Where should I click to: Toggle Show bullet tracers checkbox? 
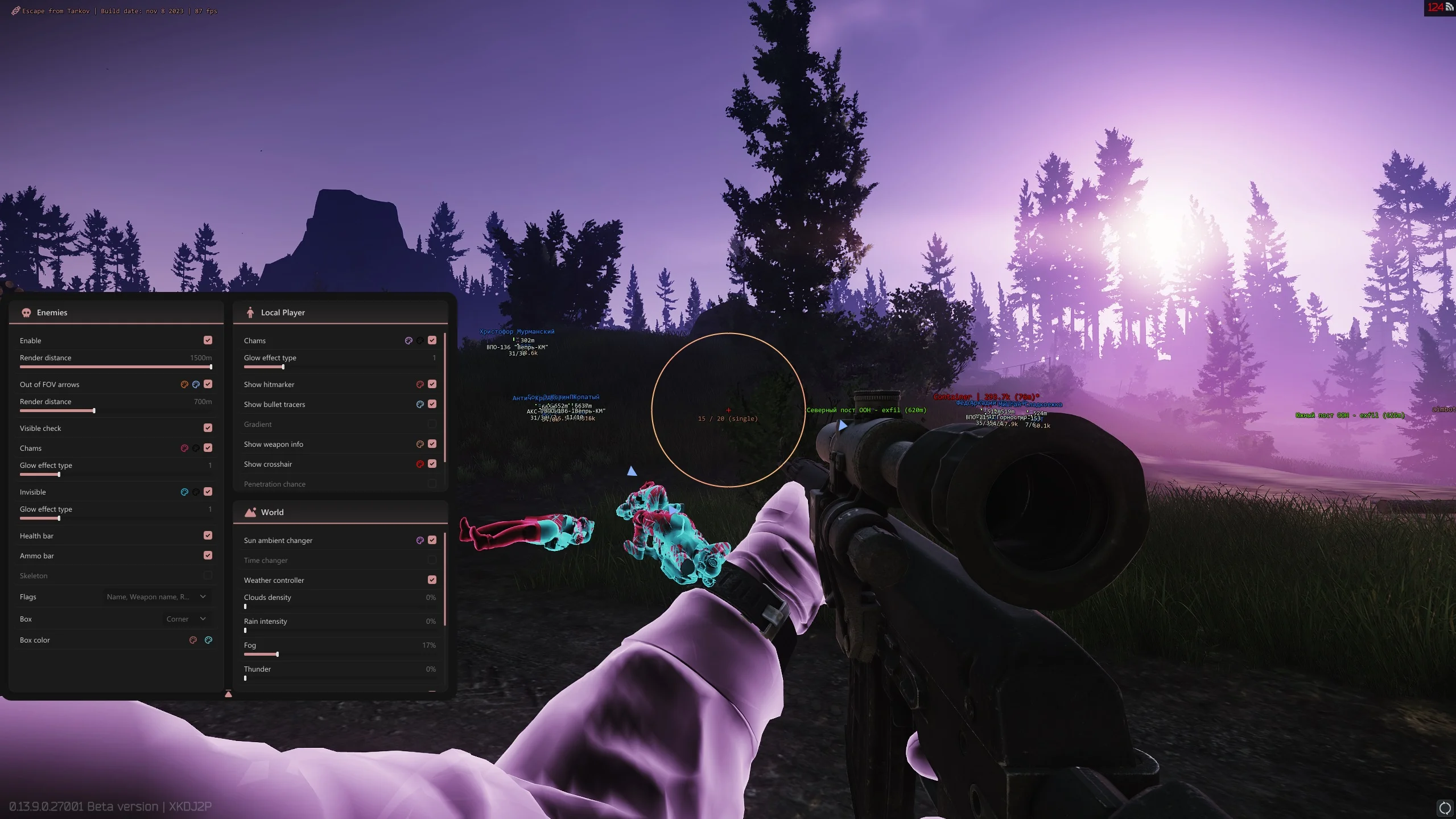(432, 404)
